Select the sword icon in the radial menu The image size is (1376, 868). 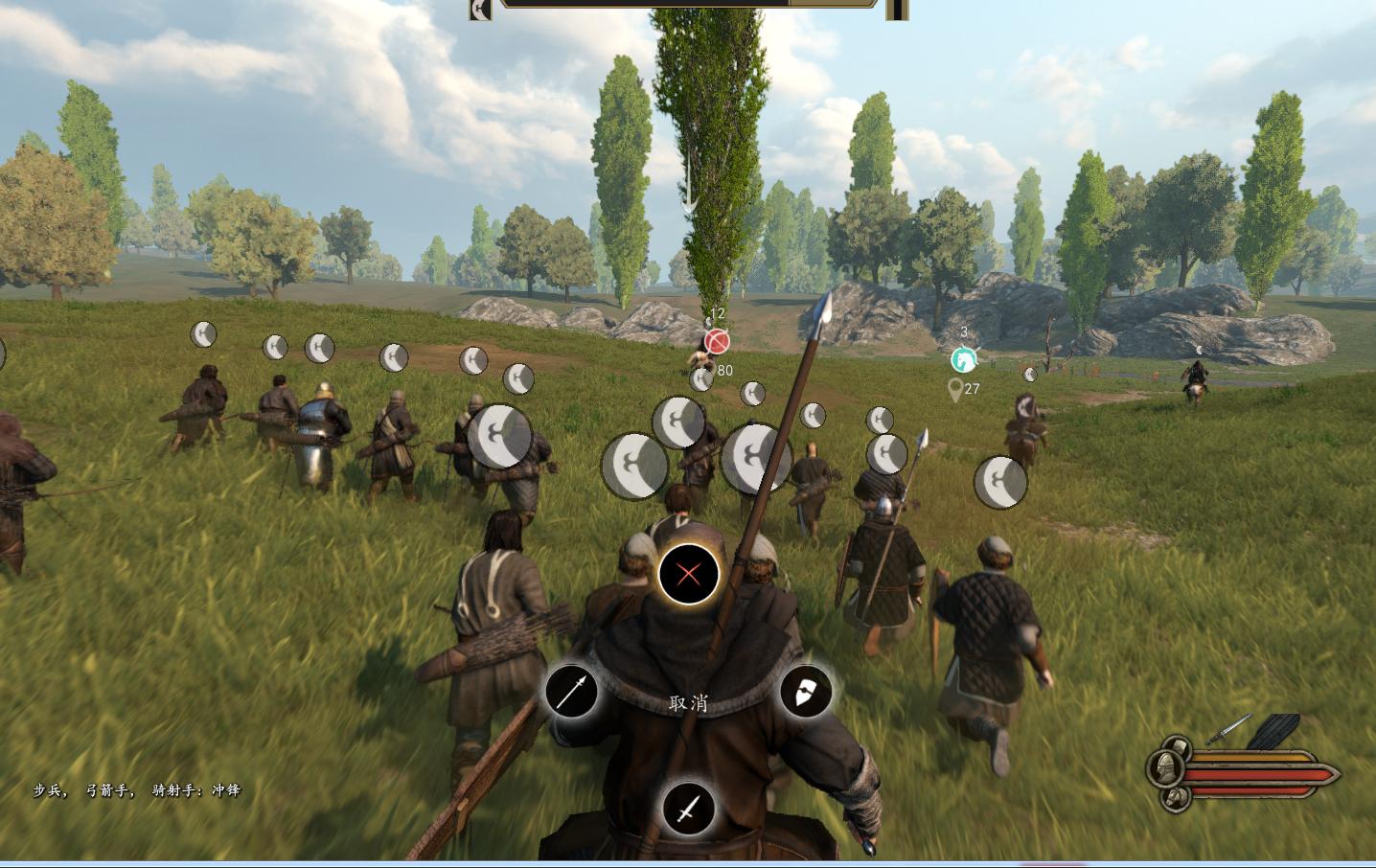pos(688,810)
